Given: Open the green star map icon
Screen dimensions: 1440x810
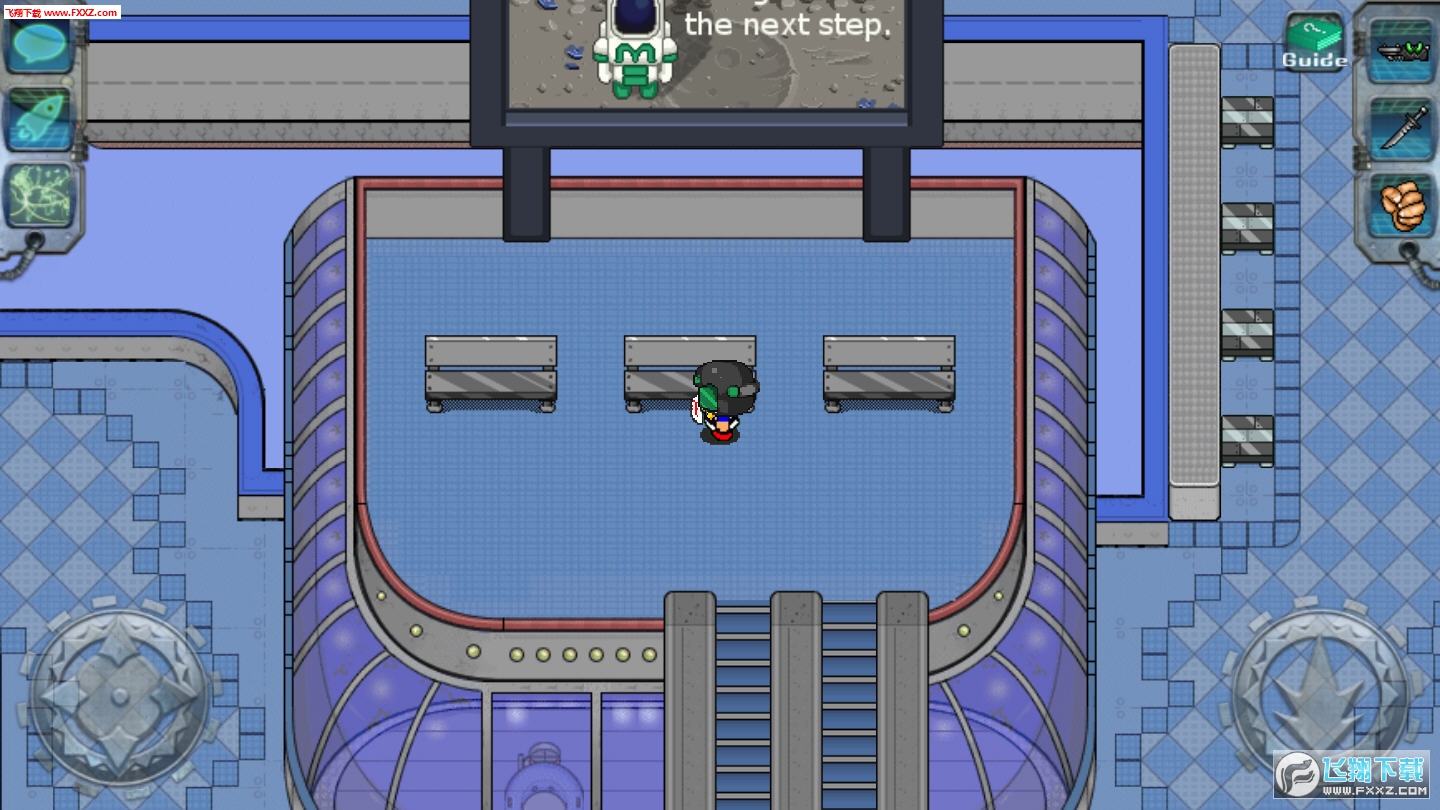Looking at the screenshot, I should (x=42, y=196).
